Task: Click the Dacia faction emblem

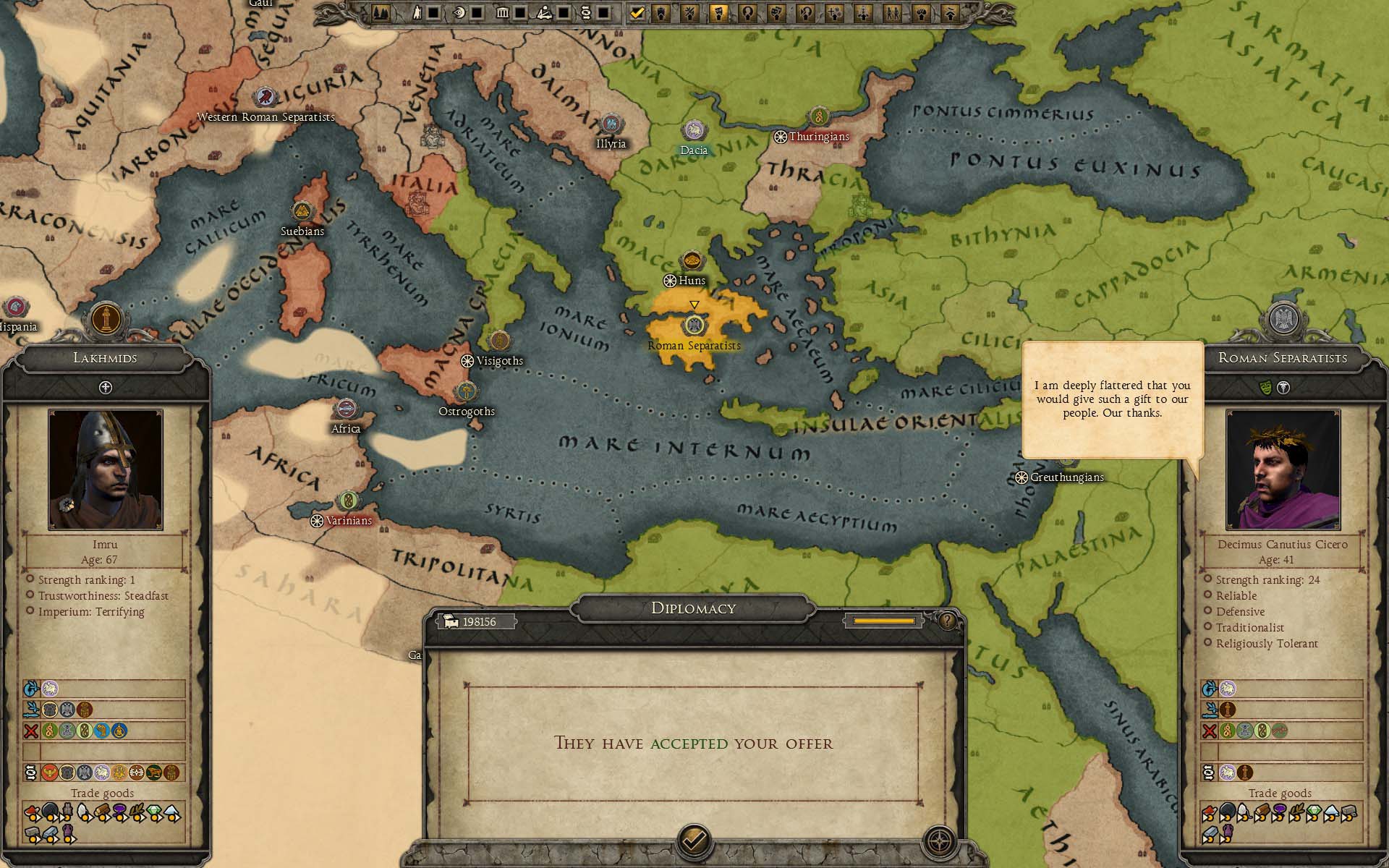Action: [x=694, y=131]
